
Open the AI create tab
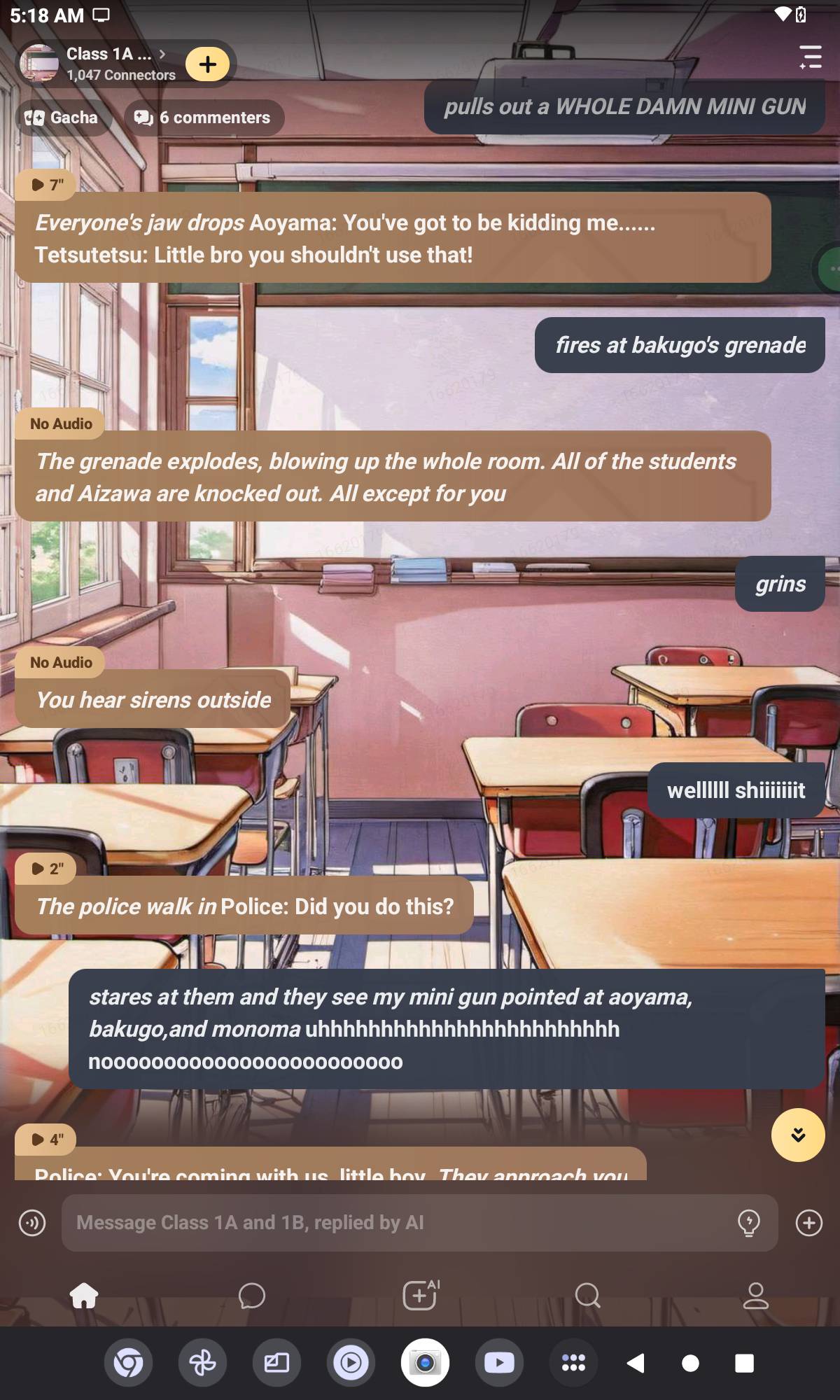[x=420, y=1295]
